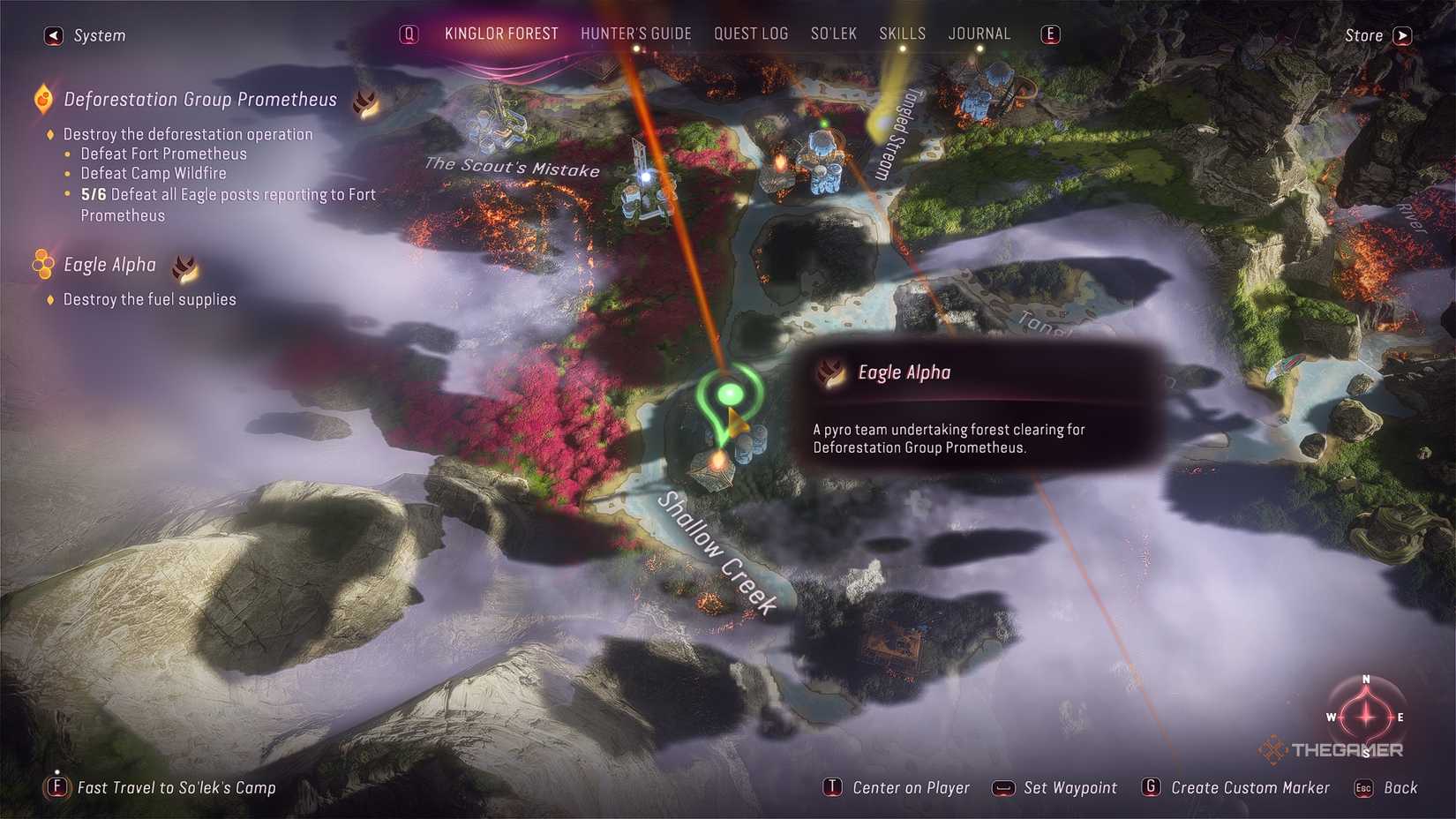Click the compass rose in bottom right
This screenshot has width=1456, height=819.
pos(1365,718)
